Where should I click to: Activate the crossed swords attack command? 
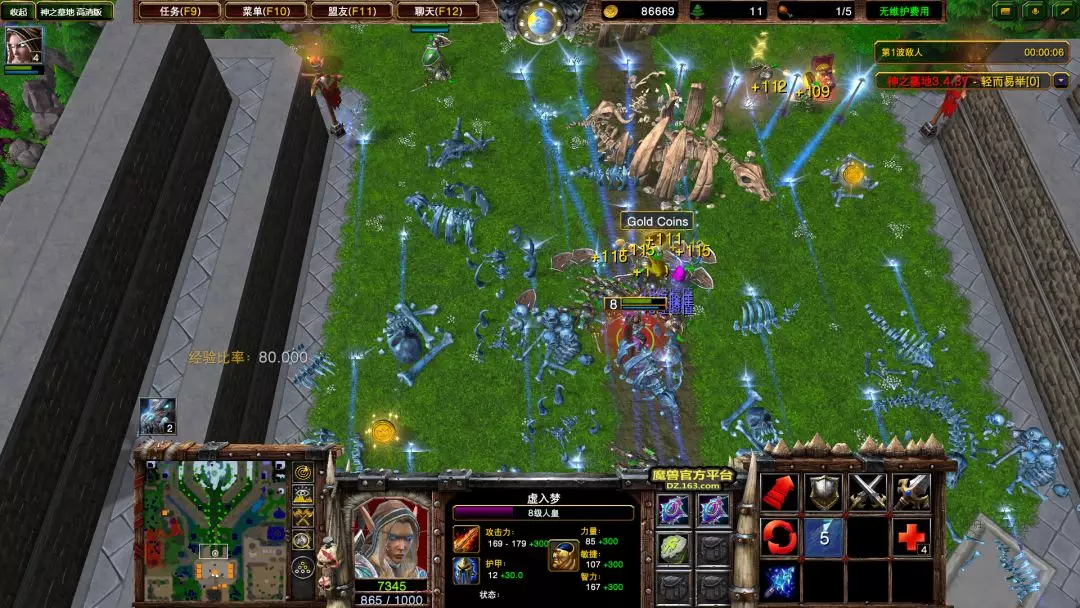pos(868,491)
